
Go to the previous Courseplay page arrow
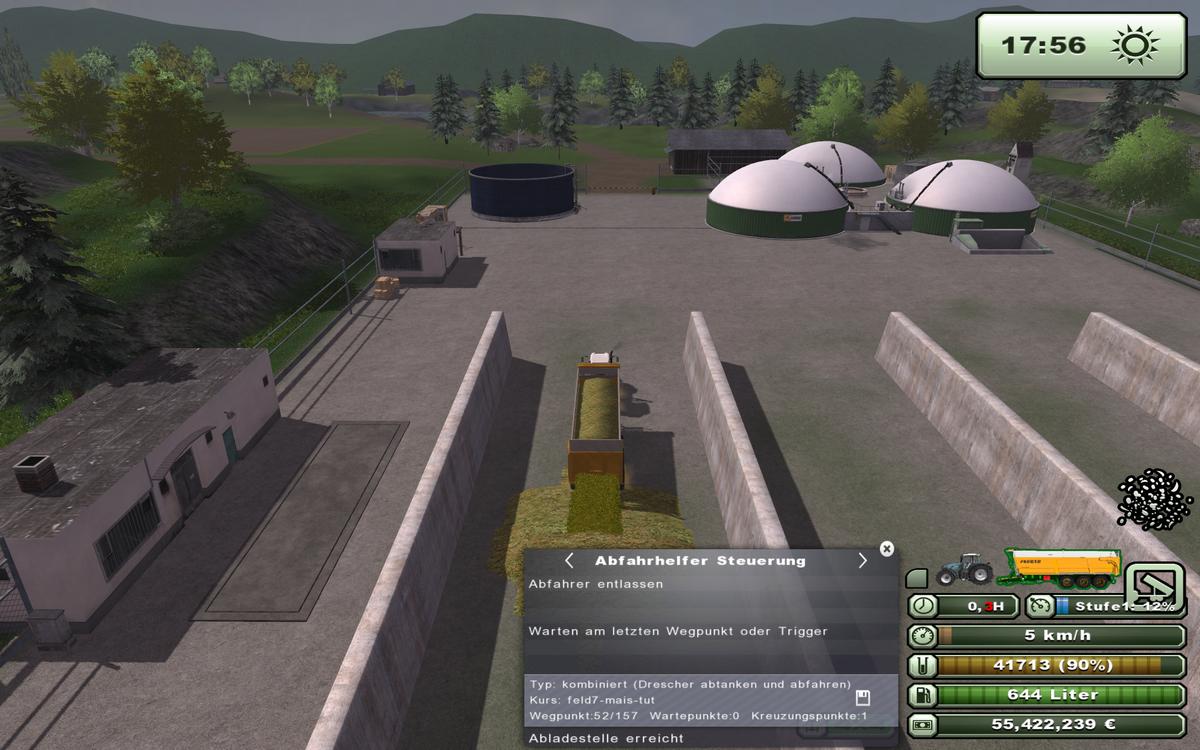click(x=569, y=561)
